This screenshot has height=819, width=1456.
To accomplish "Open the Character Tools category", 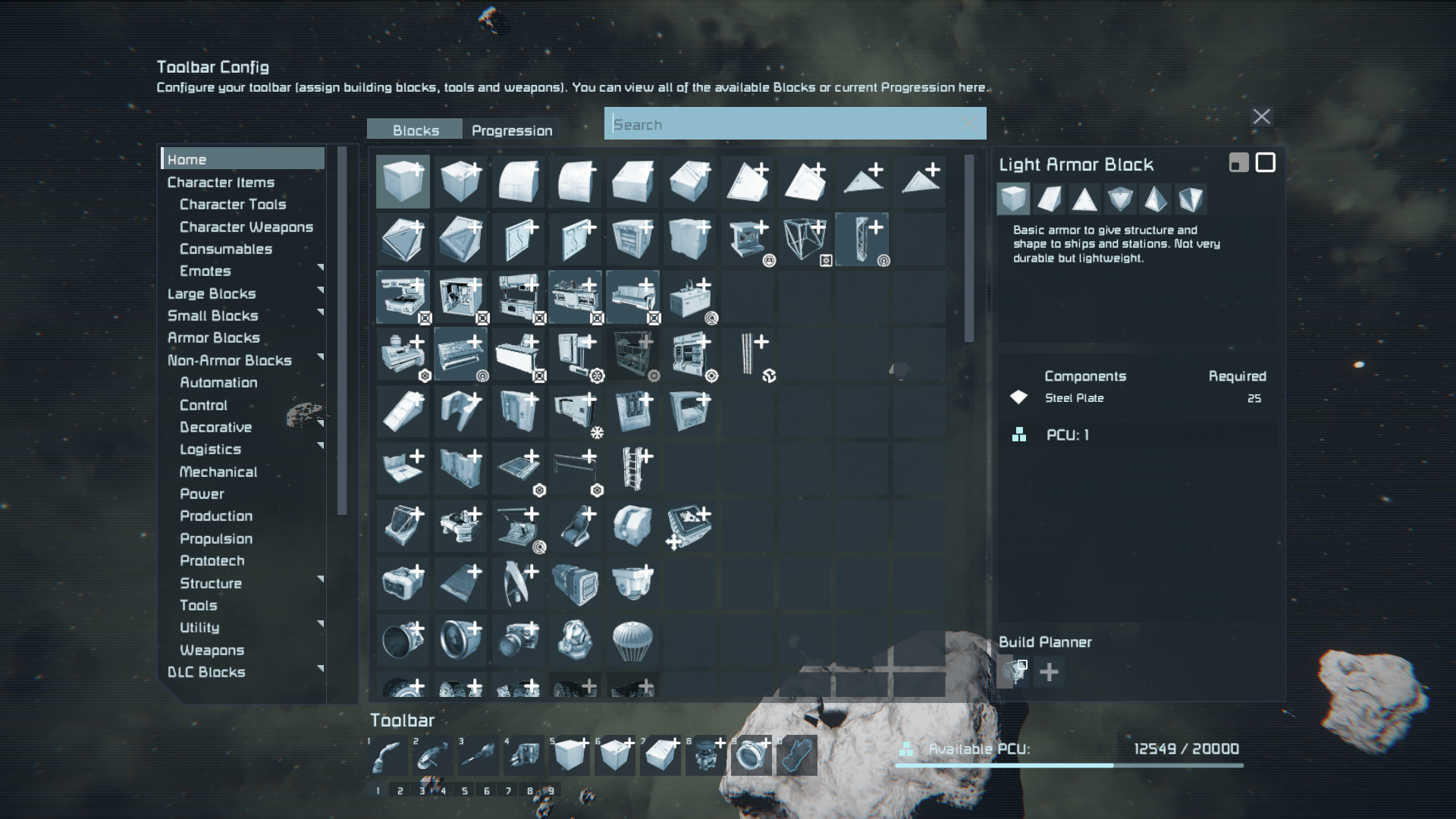I will (x=233, y=205).
